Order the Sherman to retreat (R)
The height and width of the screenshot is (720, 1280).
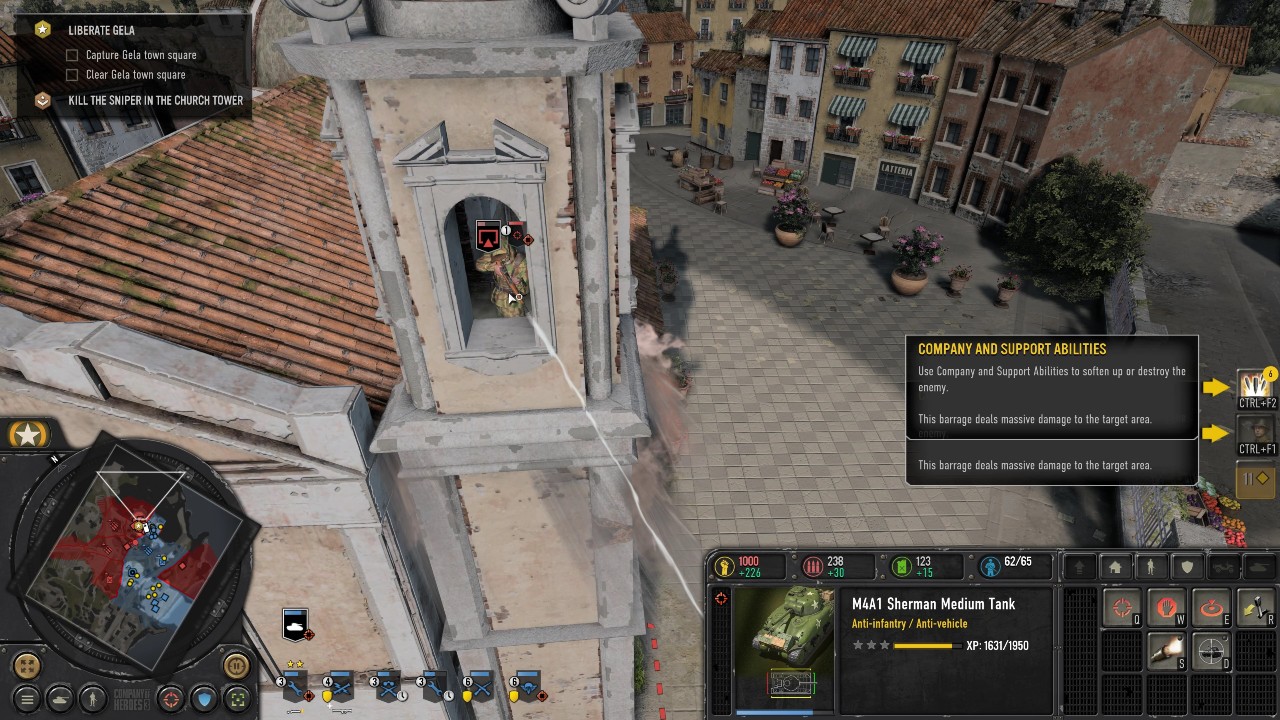[x=1255, y=605]
